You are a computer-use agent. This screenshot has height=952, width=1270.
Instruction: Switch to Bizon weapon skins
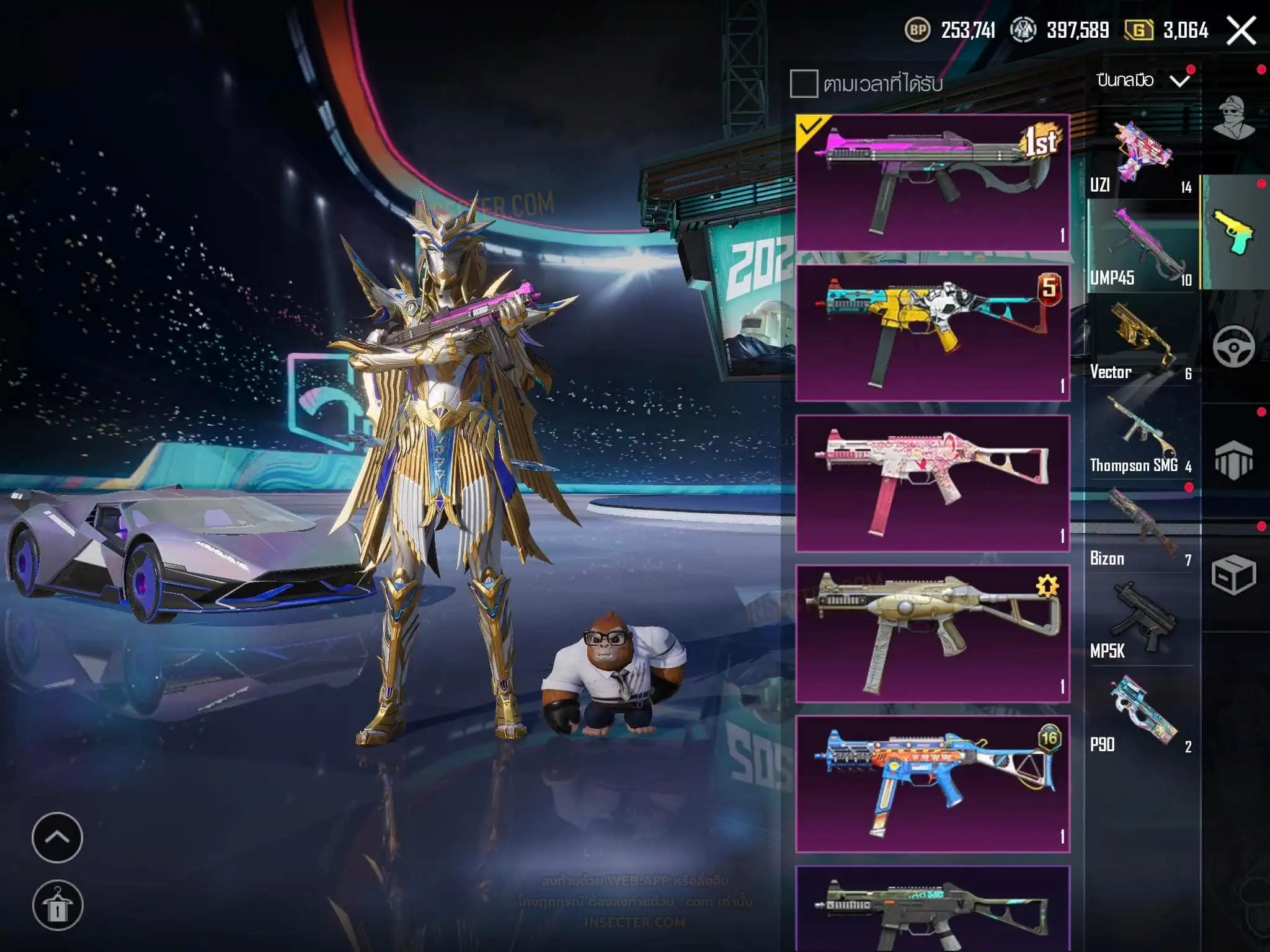tap(1141, 530)
